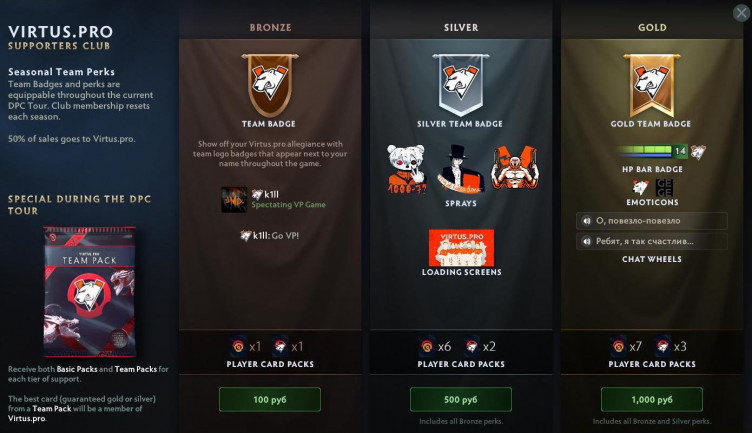The width and height of the screenshot is (752, 433).
Task: Select the top hat man spray
Action: click(x=461, y=168)
